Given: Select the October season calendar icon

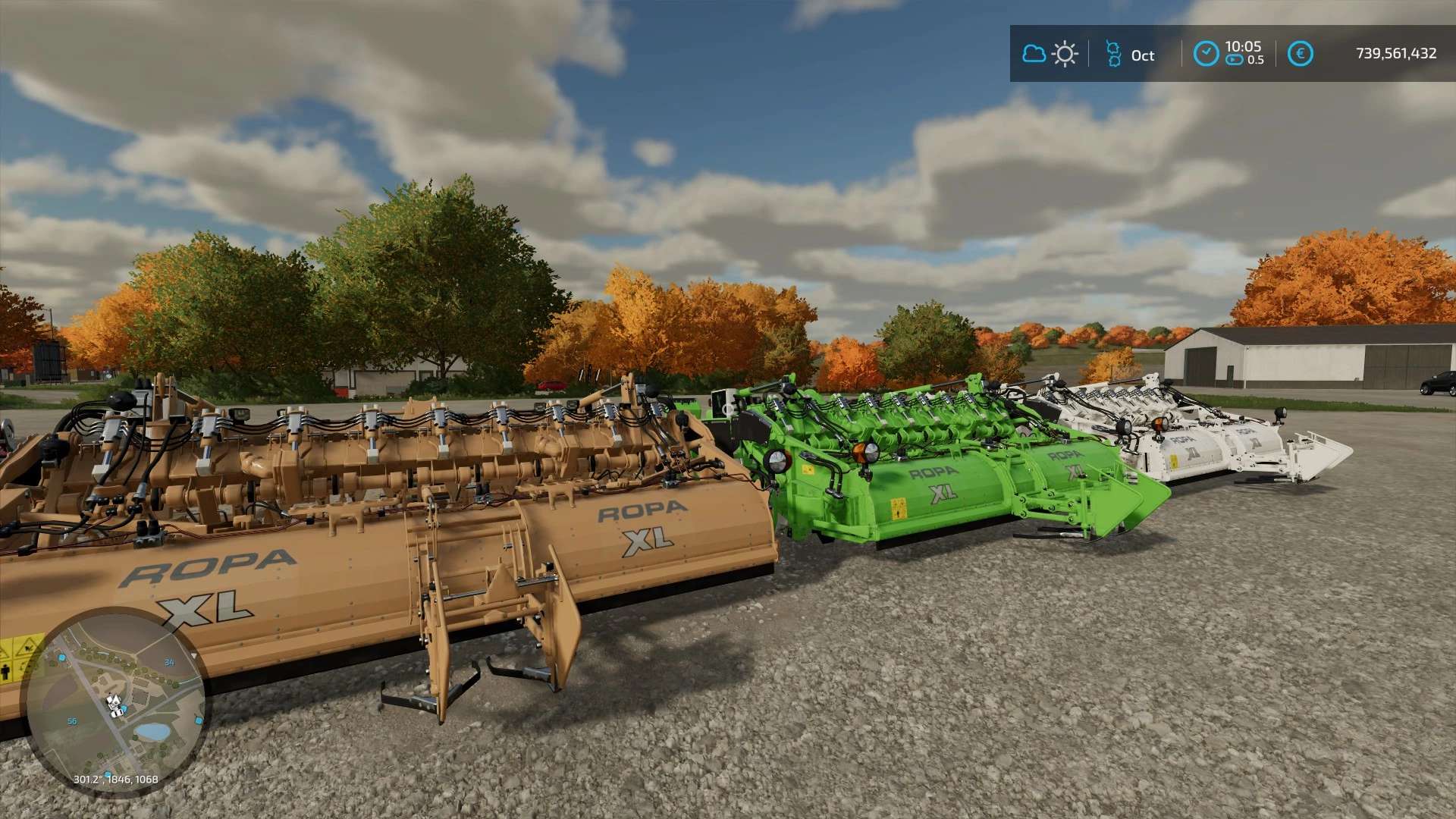Looking at the screenshot, I should (1113, 54).
